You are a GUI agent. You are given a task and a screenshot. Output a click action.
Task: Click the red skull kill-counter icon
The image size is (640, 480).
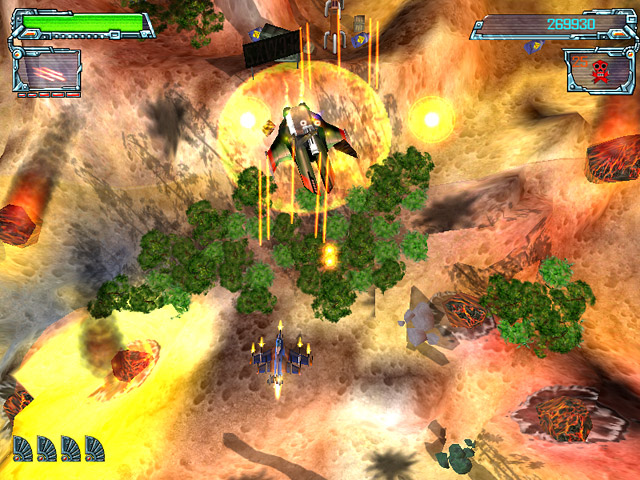pyautogui.click(x=600, y=71)
